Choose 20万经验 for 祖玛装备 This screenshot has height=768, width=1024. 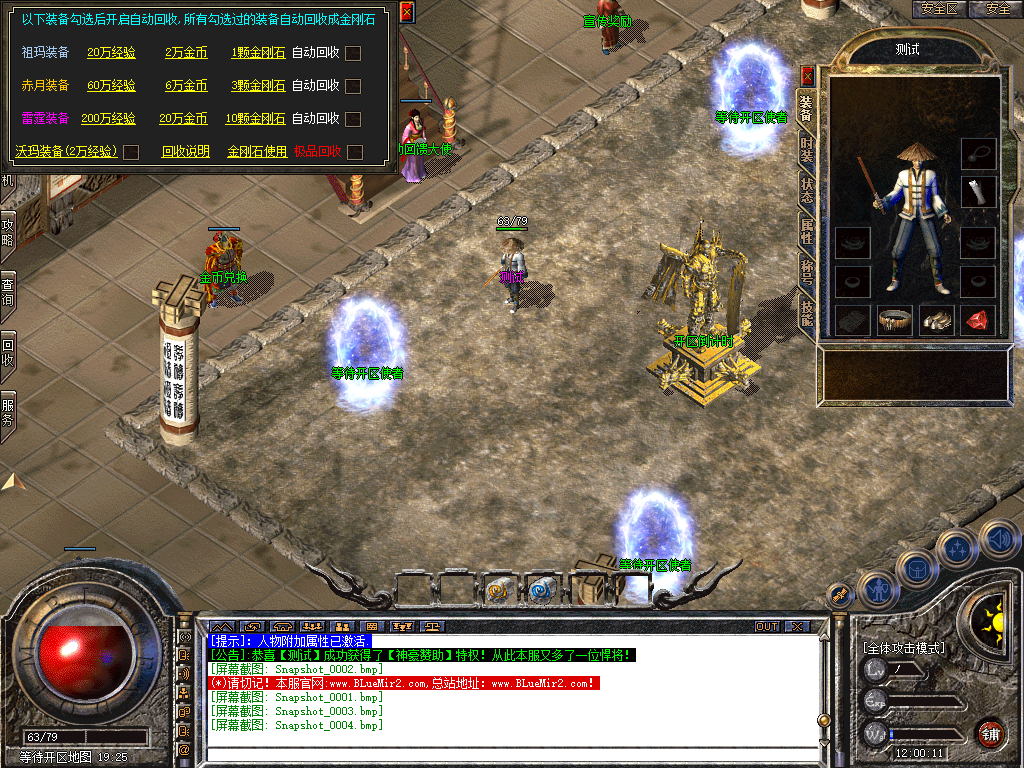111,53
